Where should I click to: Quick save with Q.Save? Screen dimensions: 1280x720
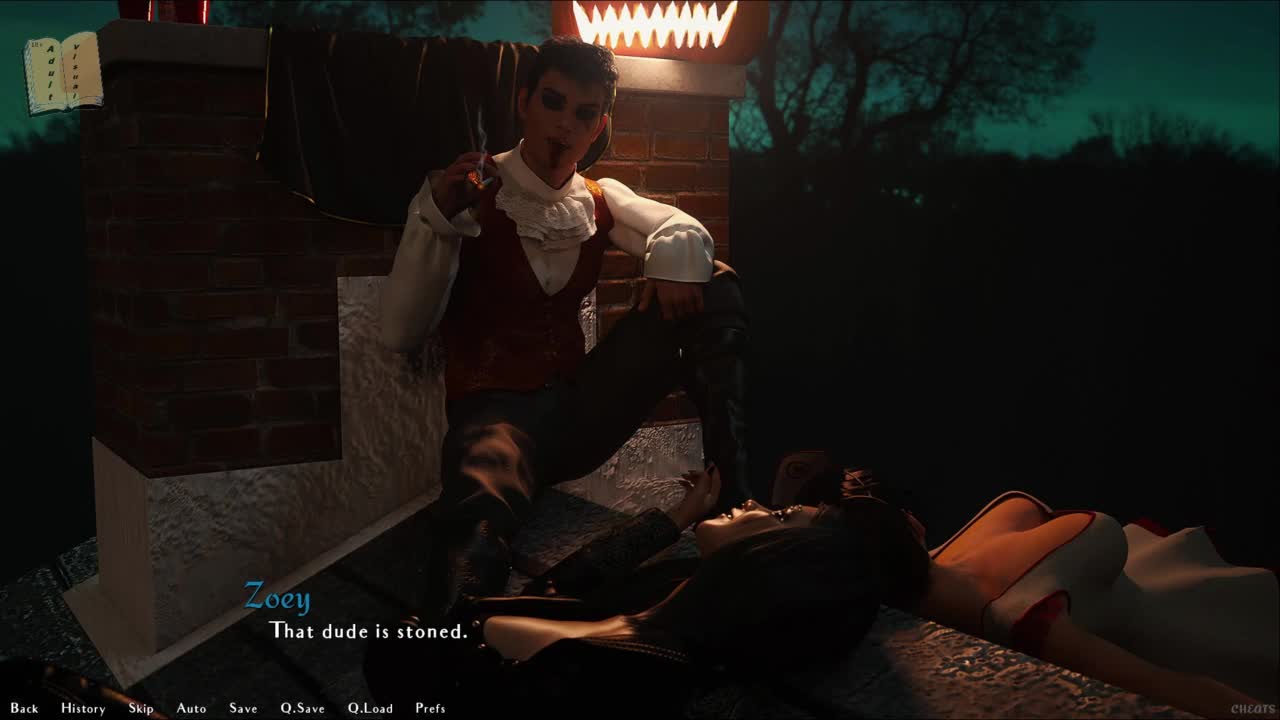coord(302,708)
